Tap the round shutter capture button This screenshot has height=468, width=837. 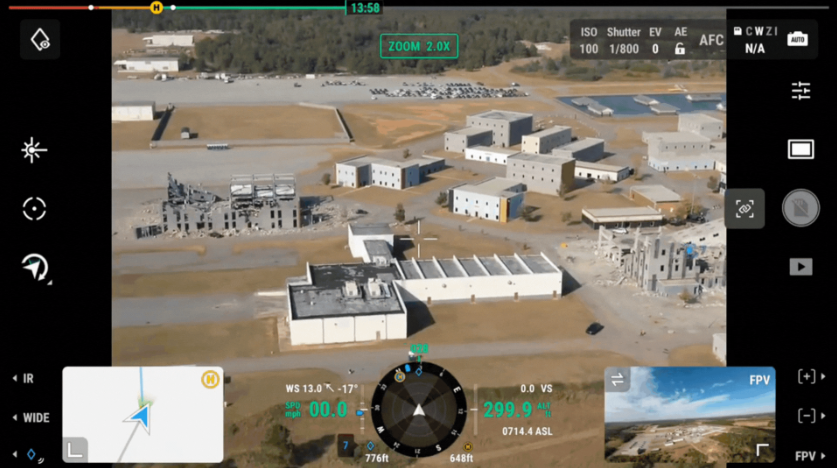click(x=801, y=208)
